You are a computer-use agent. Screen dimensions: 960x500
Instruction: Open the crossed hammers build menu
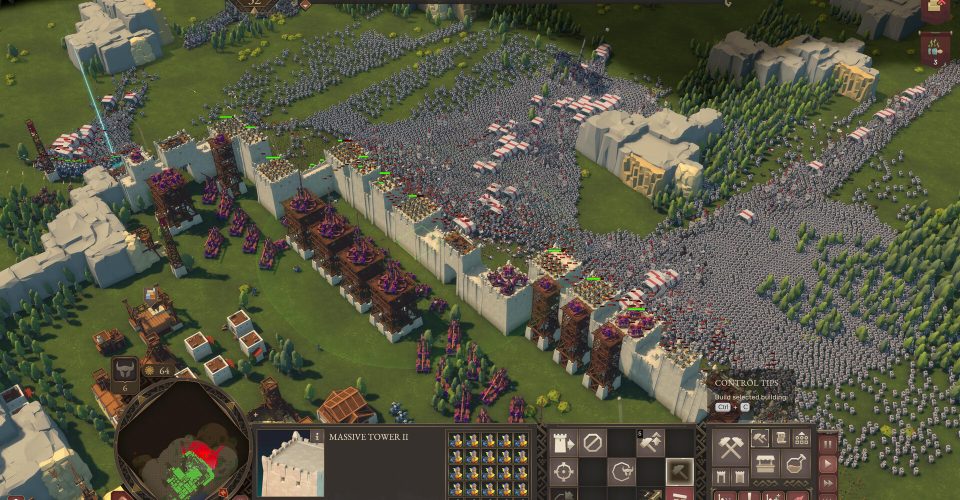click(730, 448)
